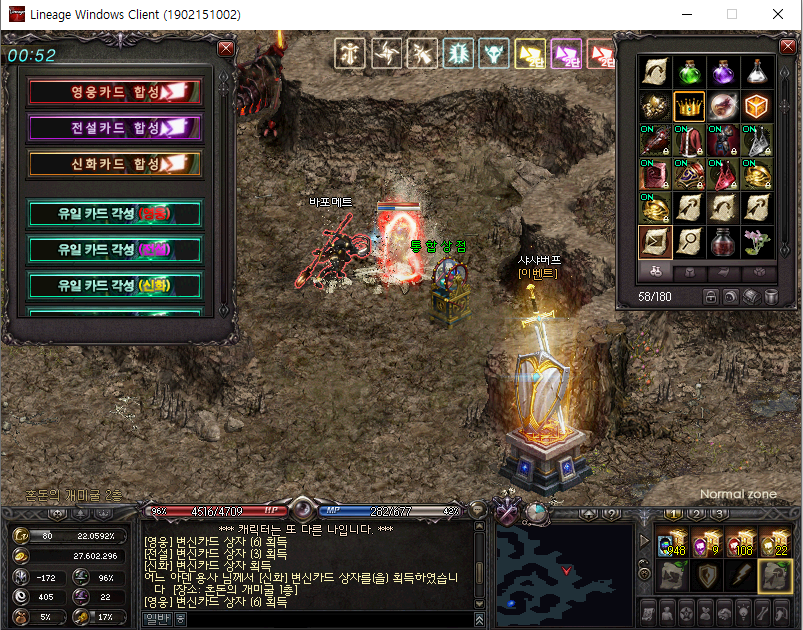Open the 신화카드 합성 option

115,164
